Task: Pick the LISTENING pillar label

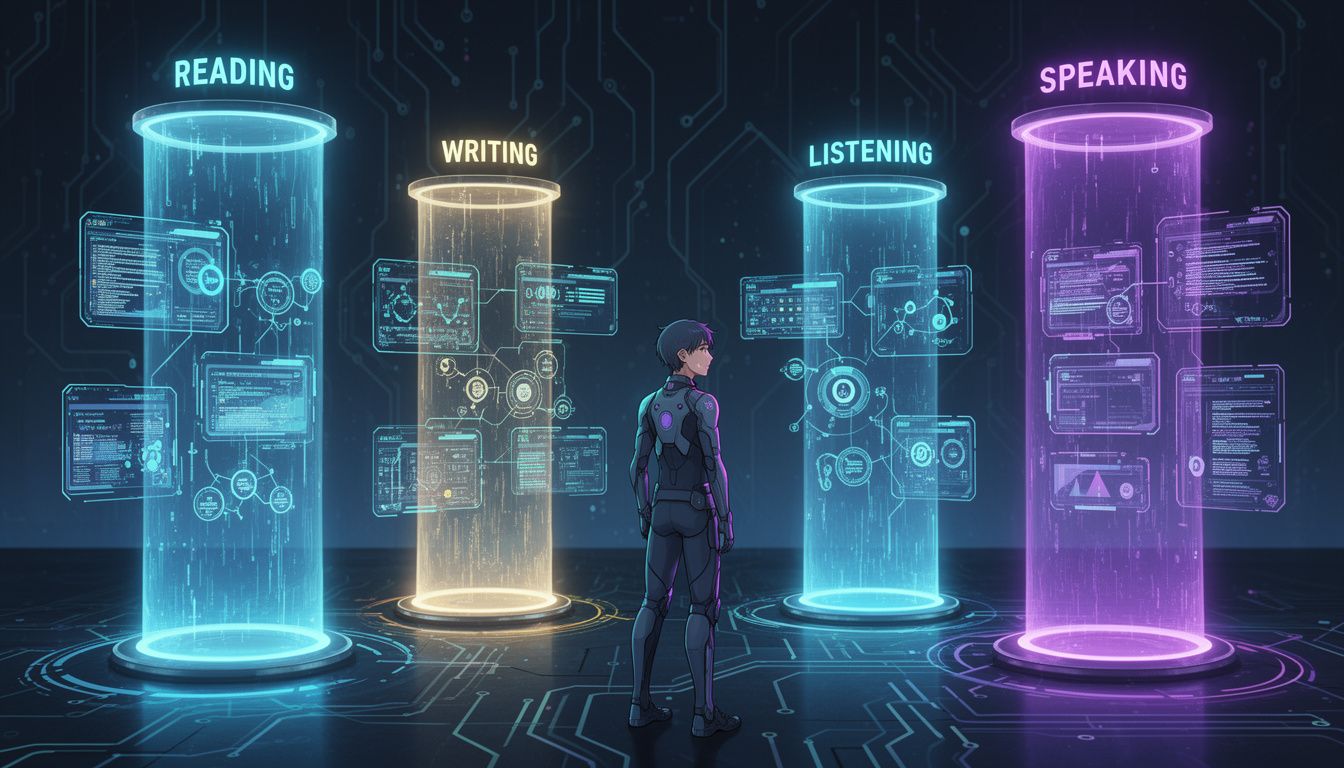Action: 870,152
